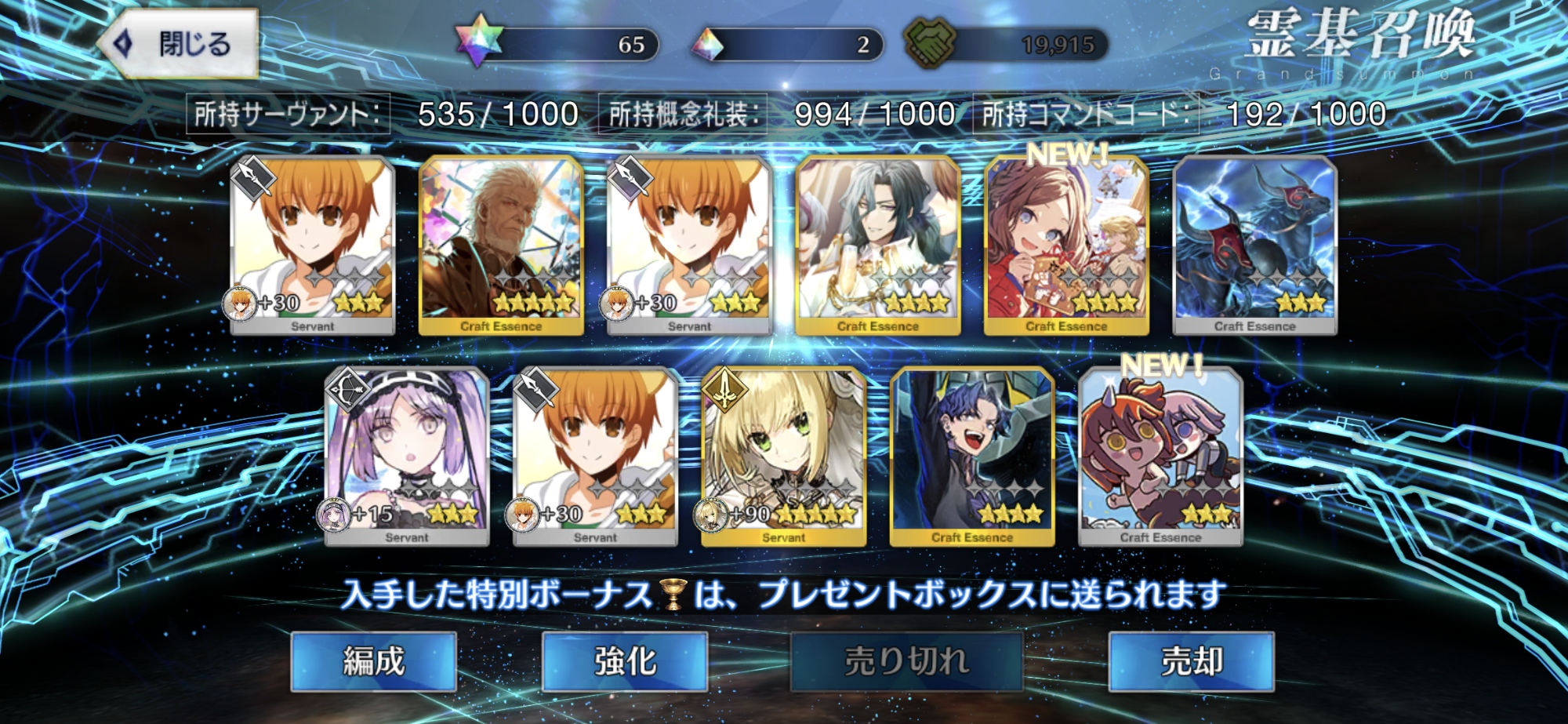Select the purple-haired Archer servant card
The image size is (1568, 724).
407,457
